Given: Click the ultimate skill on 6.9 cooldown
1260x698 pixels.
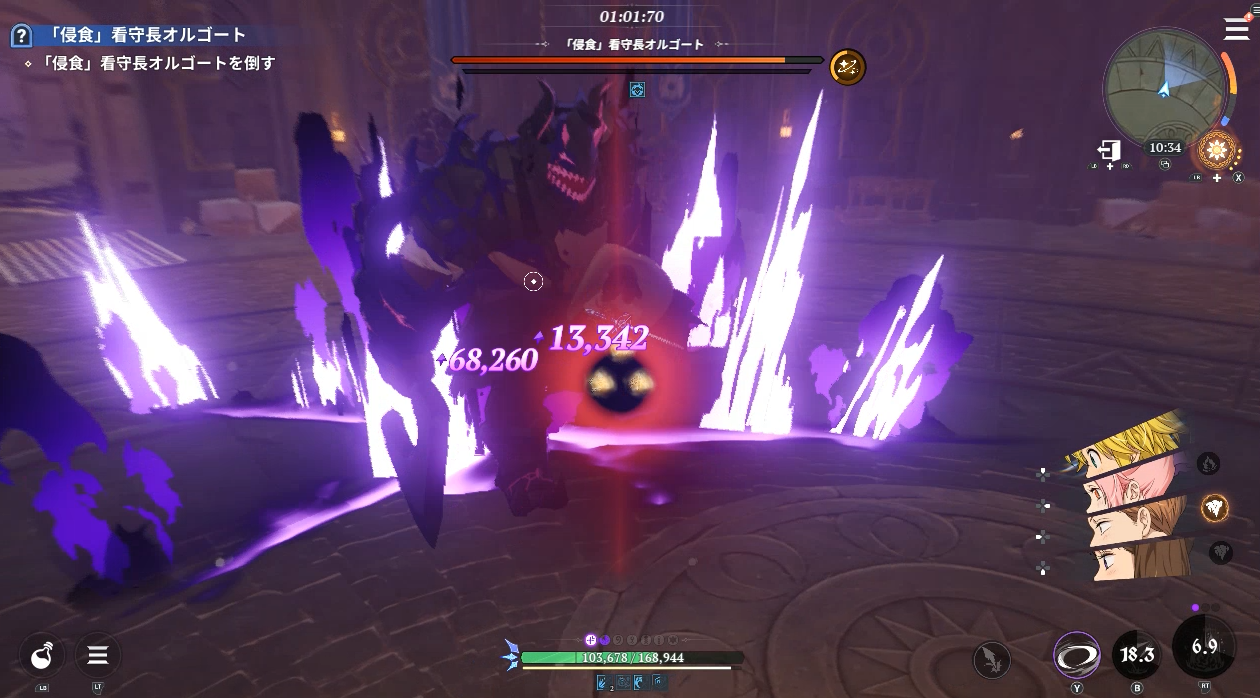Looking at the screenshot, I should click(1203, 648).
